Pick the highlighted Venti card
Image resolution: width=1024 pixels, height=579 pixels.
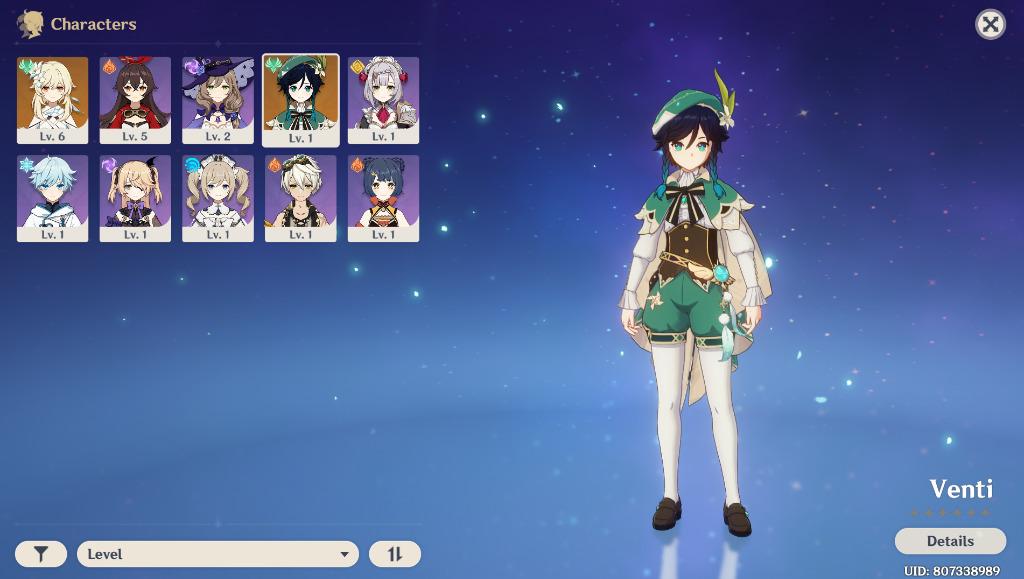pyautogui.click(x=301, y=100)
